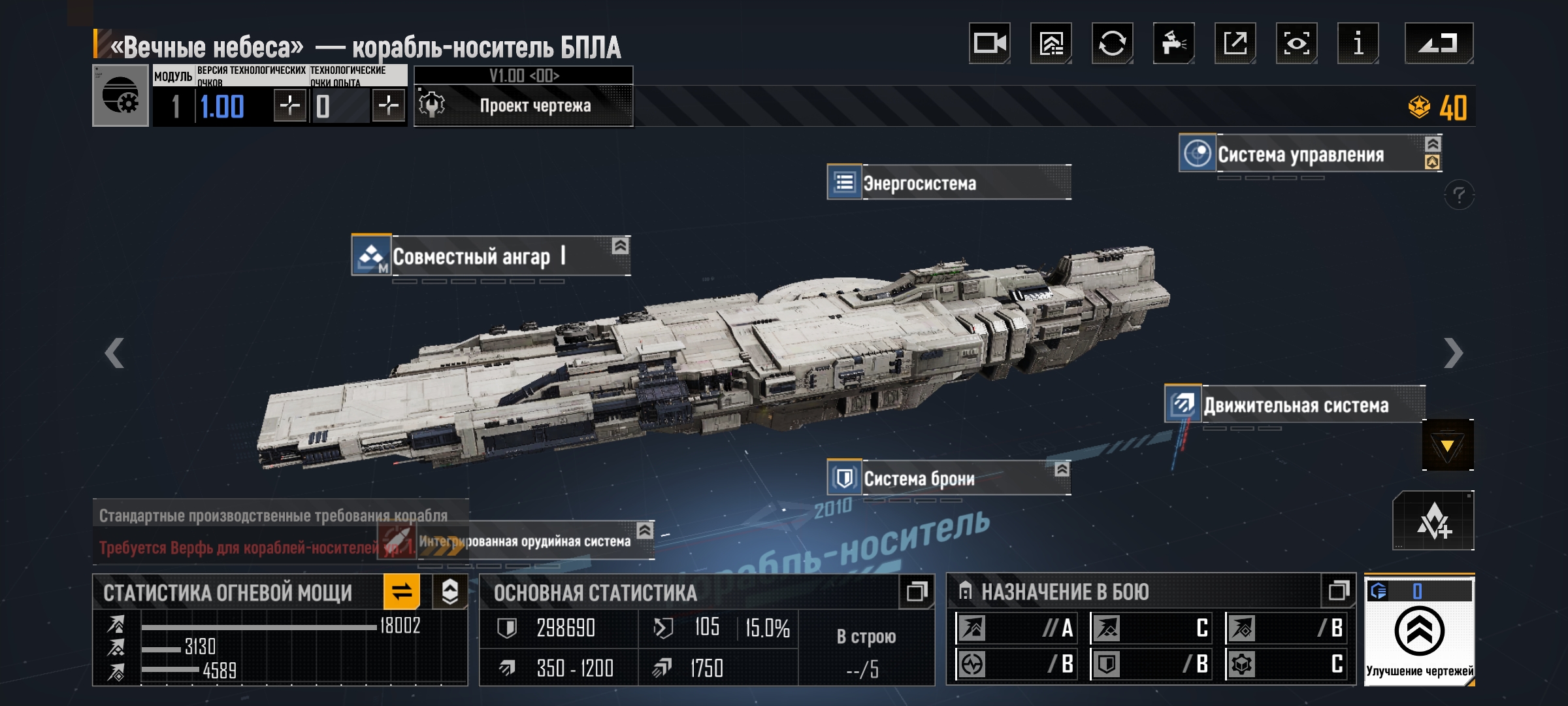Expand the Основная статистика panel
This screenshot has width=1568, height=706.
point(917,592)
